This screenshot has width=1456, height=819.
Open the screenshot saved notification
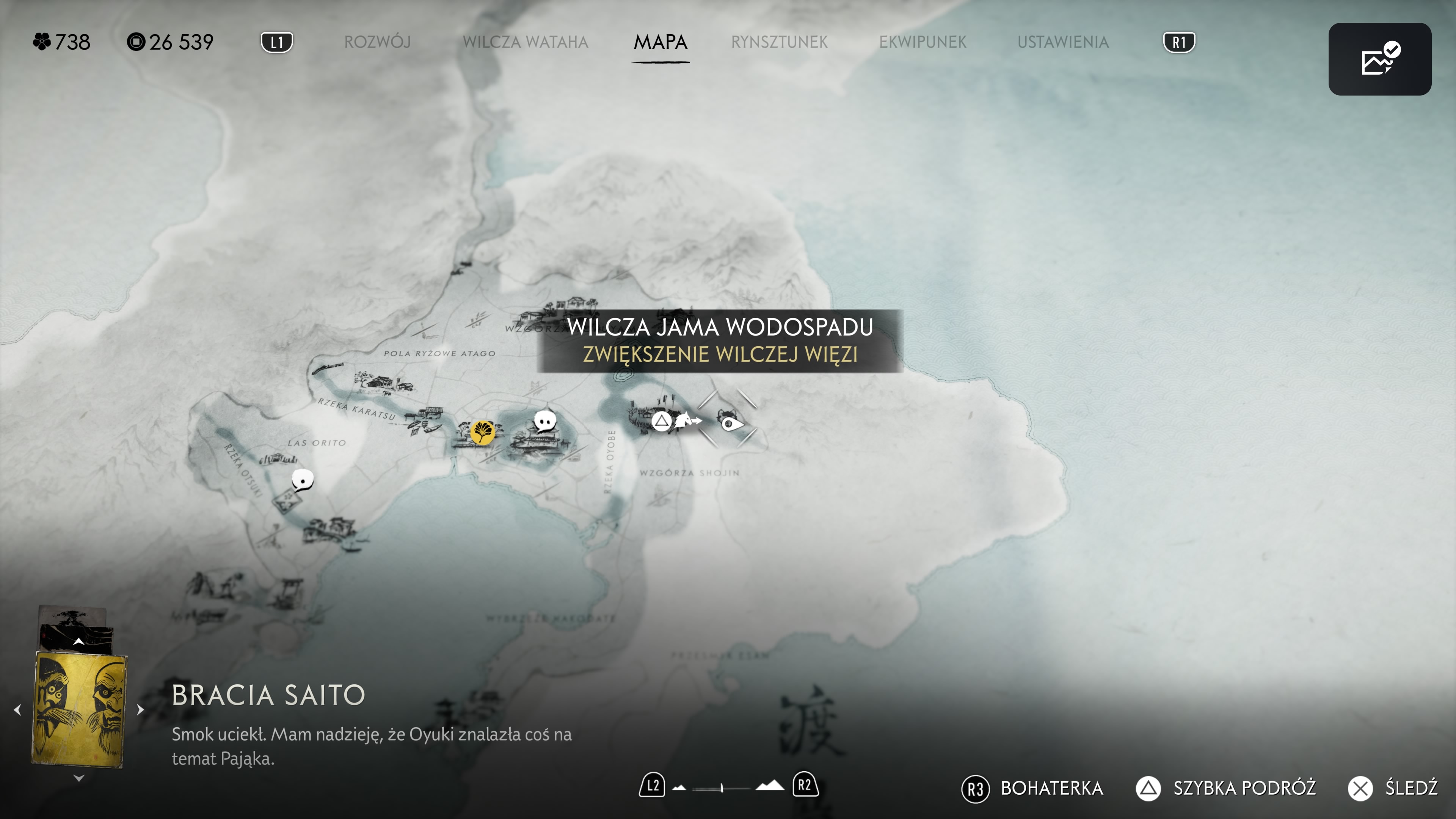tap(1379, 59)
